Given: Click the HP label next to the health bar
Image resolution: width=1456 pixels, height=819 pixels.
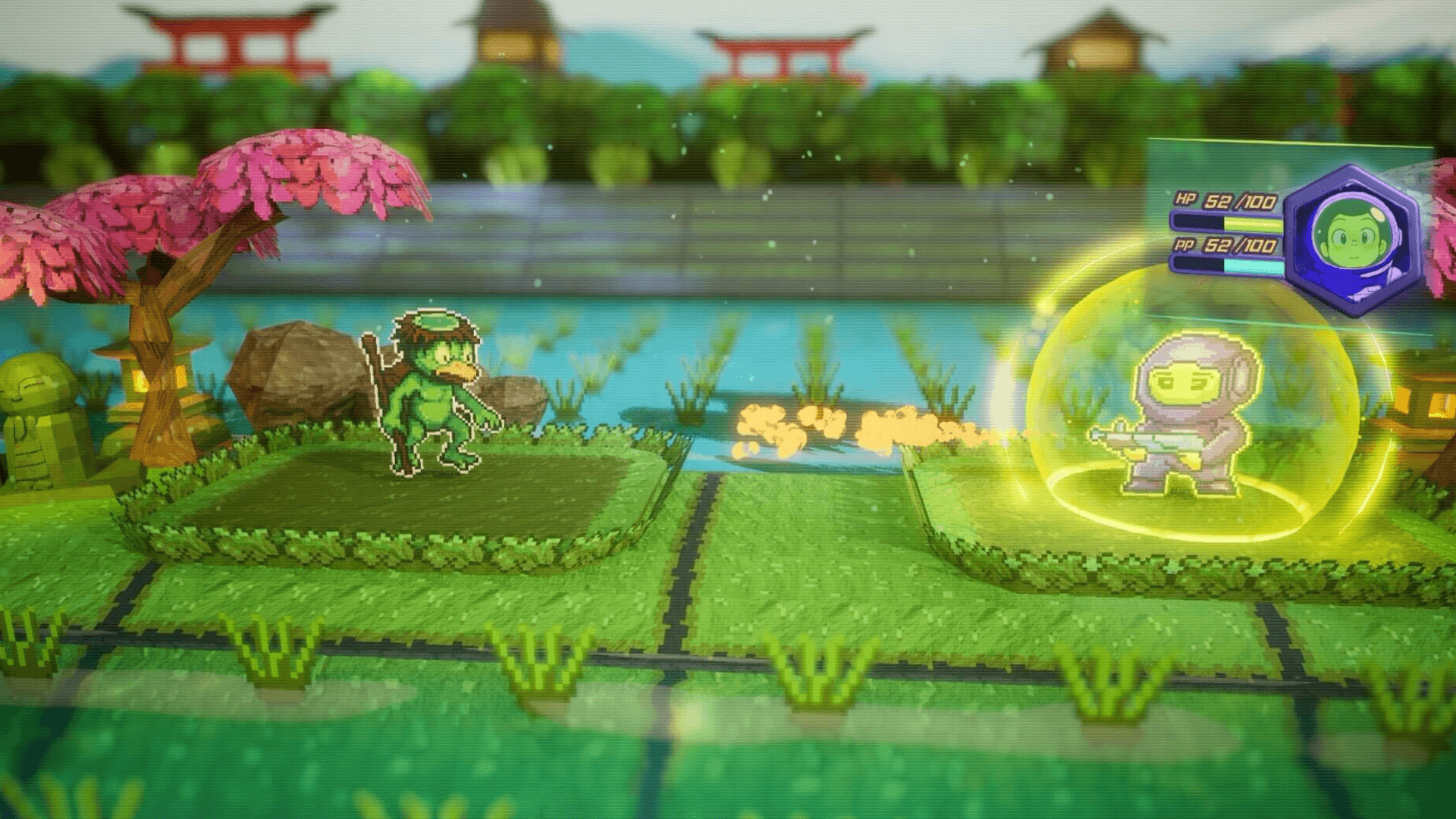Looking at the screenshot, I should (1188, 199).
